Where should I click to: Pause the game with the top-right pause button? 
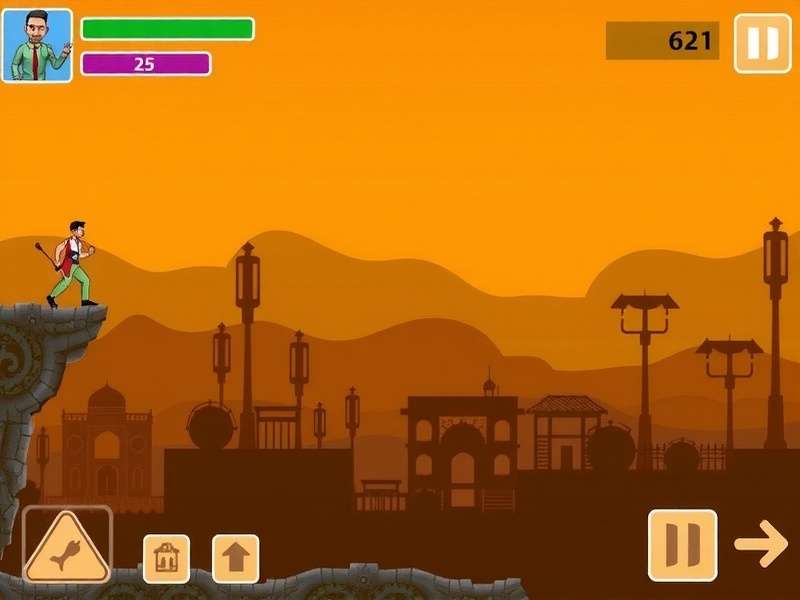[x=762, y=43]
